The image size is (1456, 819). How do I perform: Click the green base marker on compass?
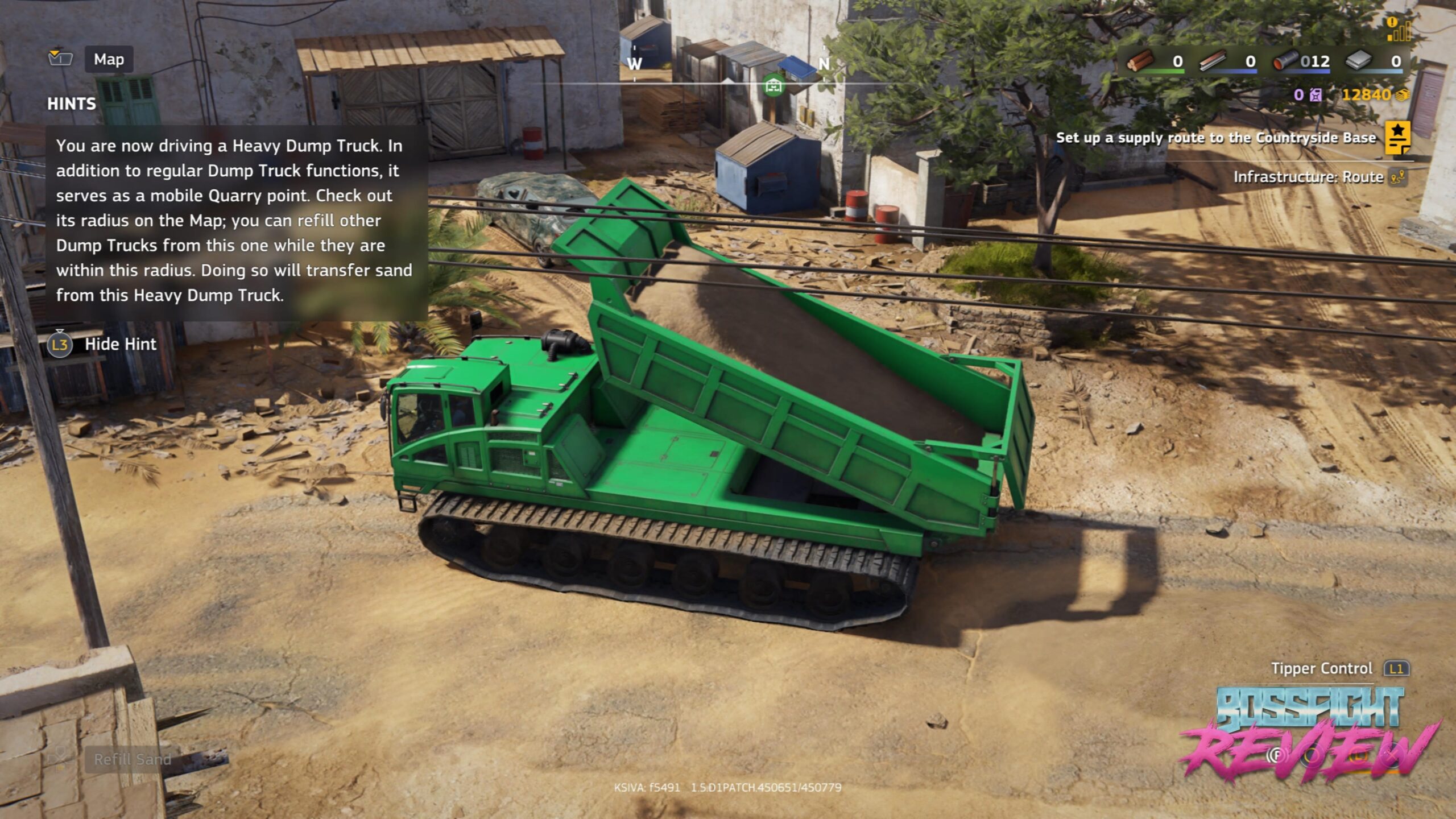point(773,86)
